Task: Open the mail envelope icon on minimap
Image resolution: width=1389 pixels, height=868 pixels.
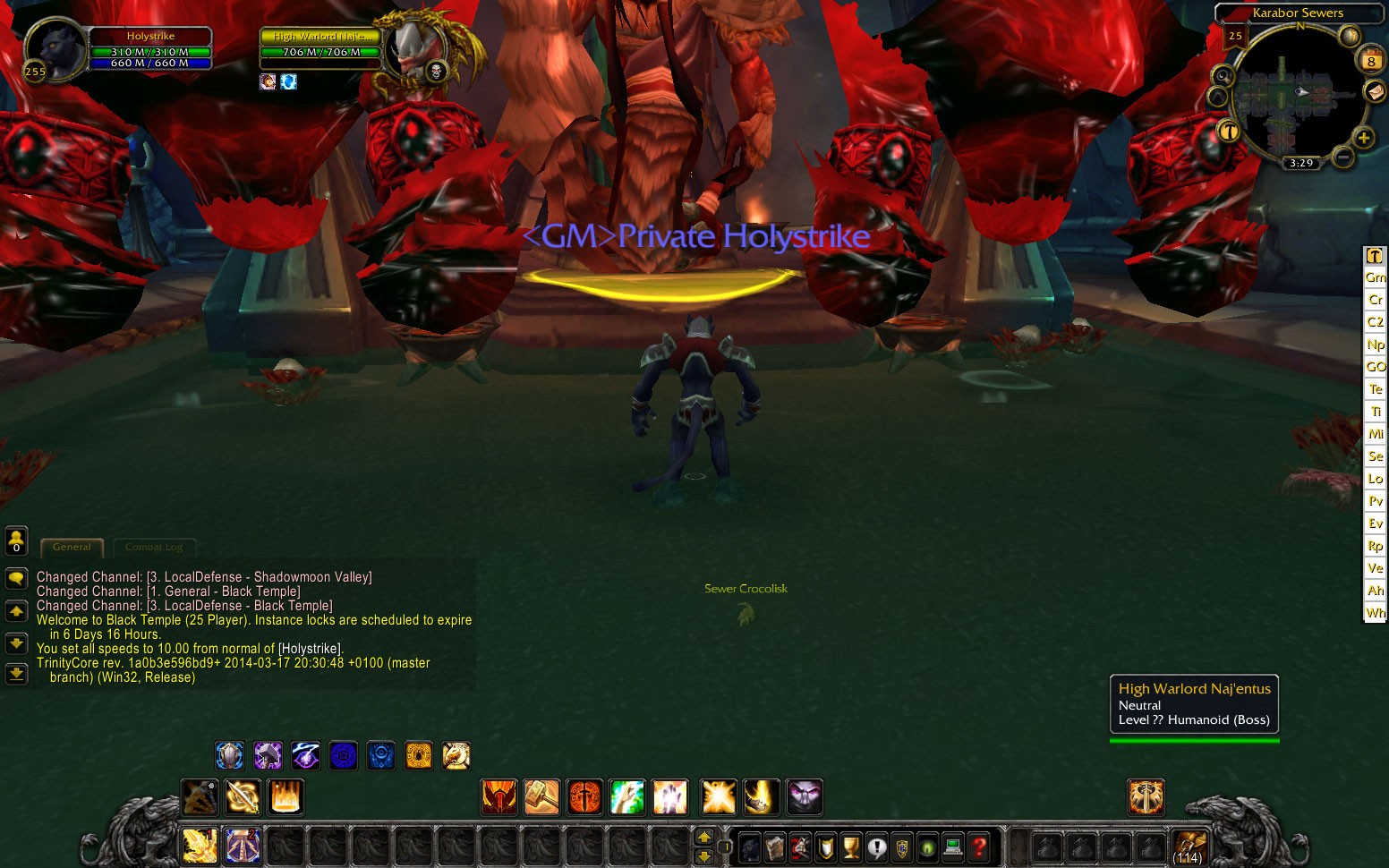Action: pos(1374,91)
